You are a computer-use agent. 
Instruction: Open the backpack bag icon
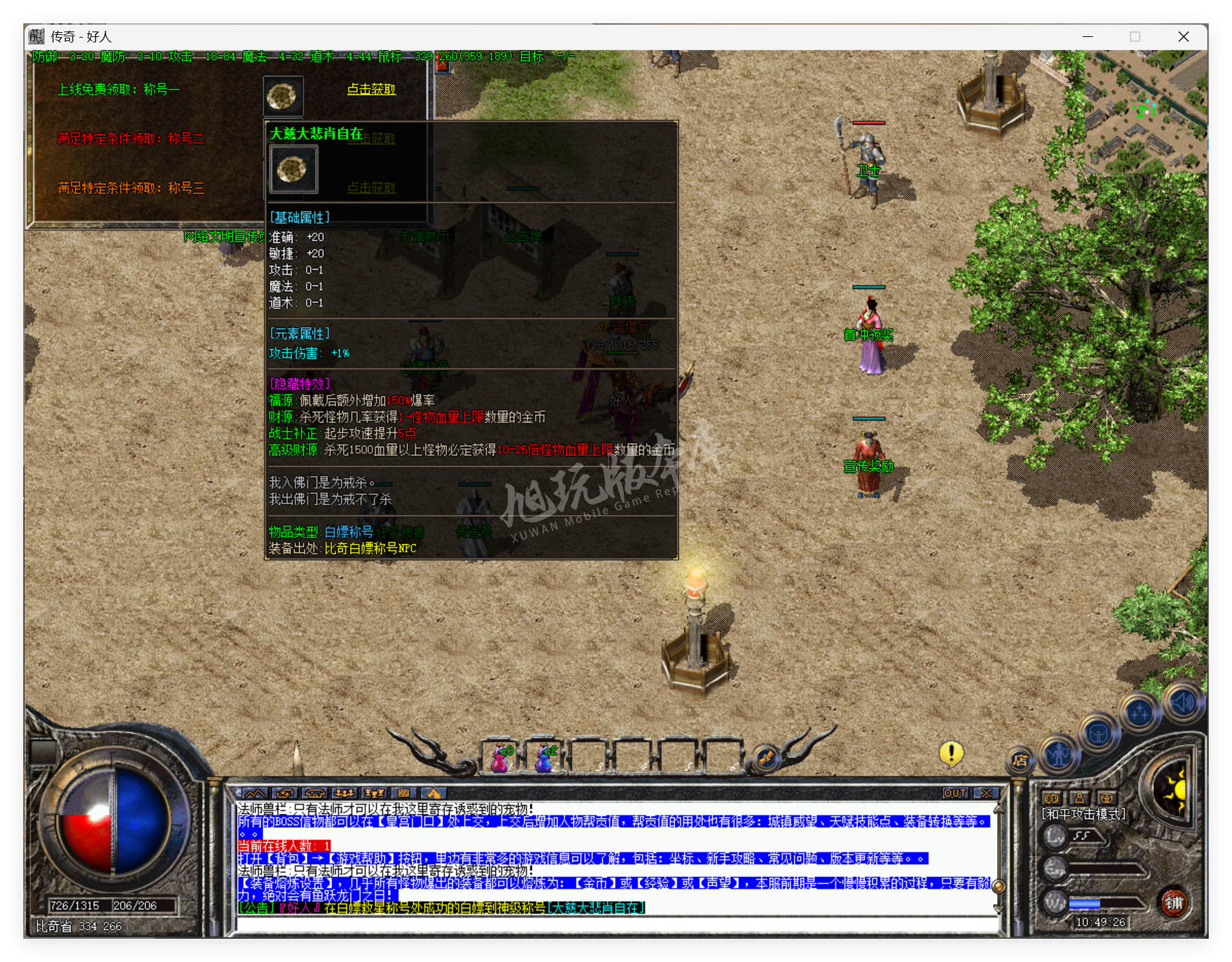[x=1098, y=733]
